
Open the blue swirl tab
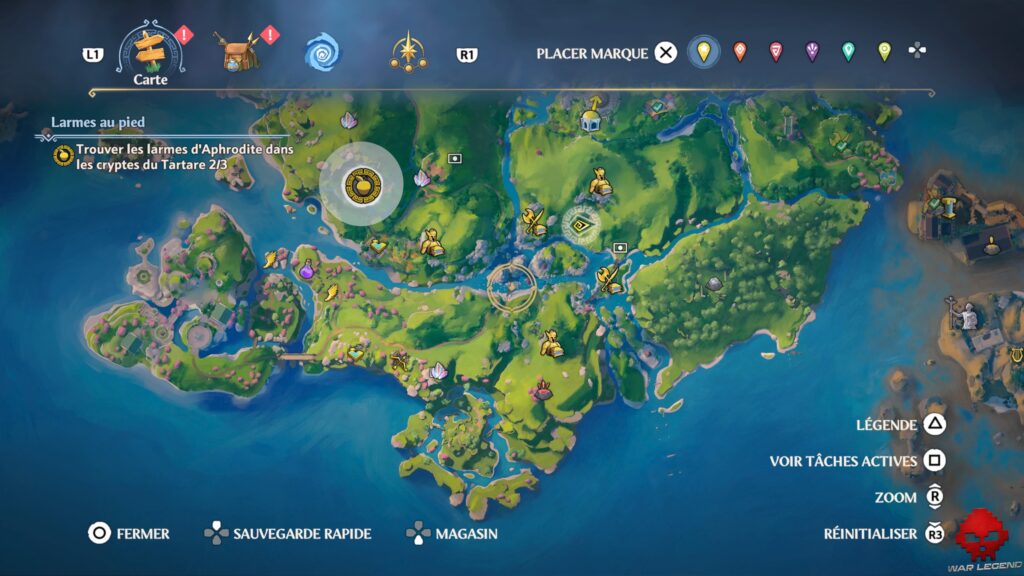pyautogui.click(x=323, y=52)
